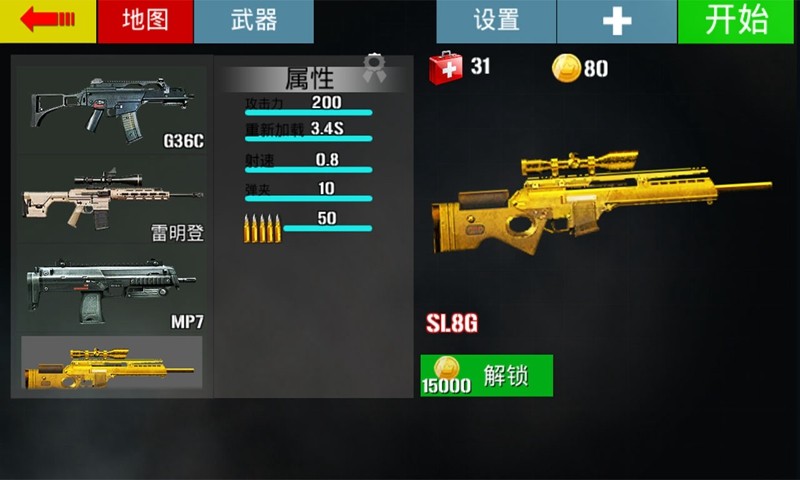Image resolution: width=800 pixels, height=480 pixels.
Task: Tap the gold coin balance icon
Action: click(566, 68)
